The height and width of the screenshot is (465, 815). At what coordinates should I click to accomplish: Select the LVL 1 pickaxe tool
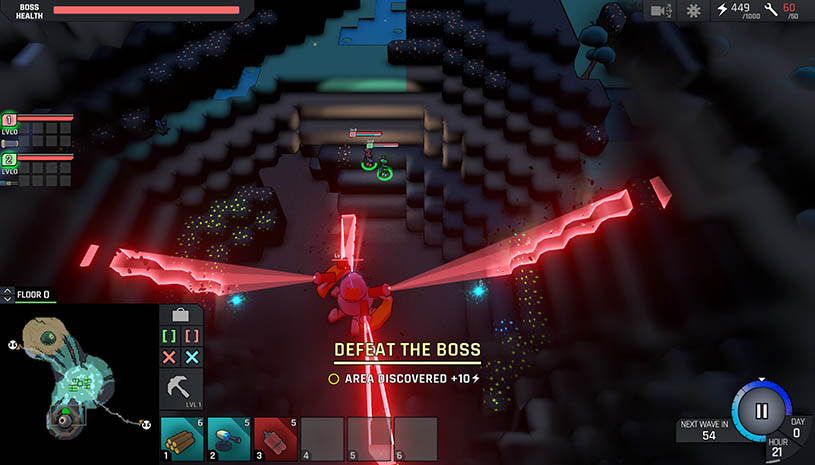[x=181, y=388]
